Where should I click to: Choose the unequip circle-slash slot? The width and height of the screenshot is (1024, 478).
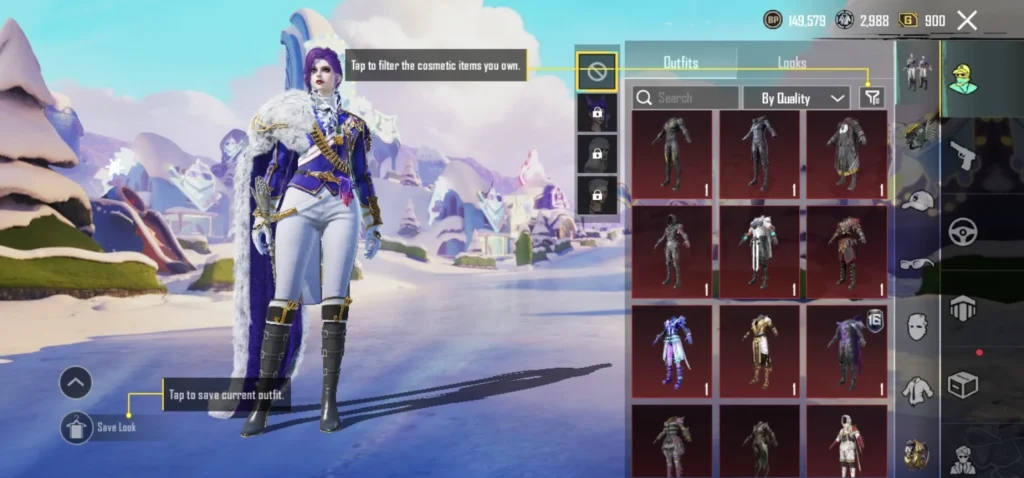point(596,71)
